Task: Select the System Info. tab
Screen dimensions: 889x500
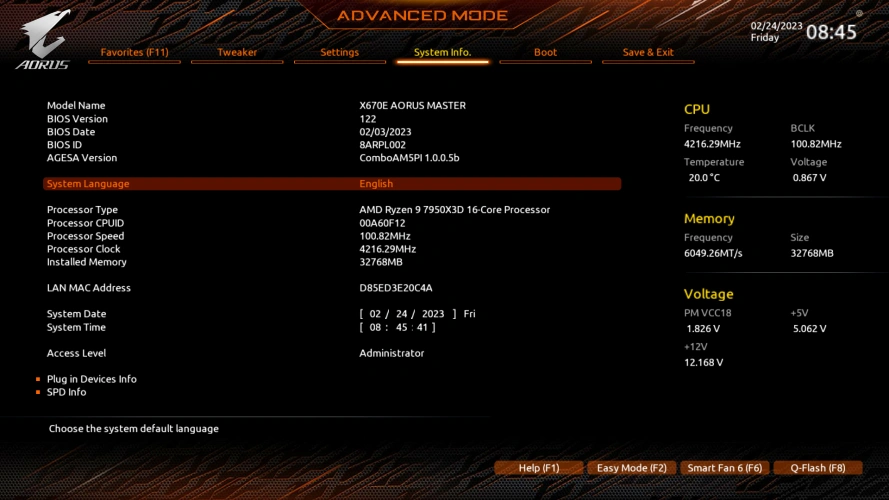Action: [442, 52]
